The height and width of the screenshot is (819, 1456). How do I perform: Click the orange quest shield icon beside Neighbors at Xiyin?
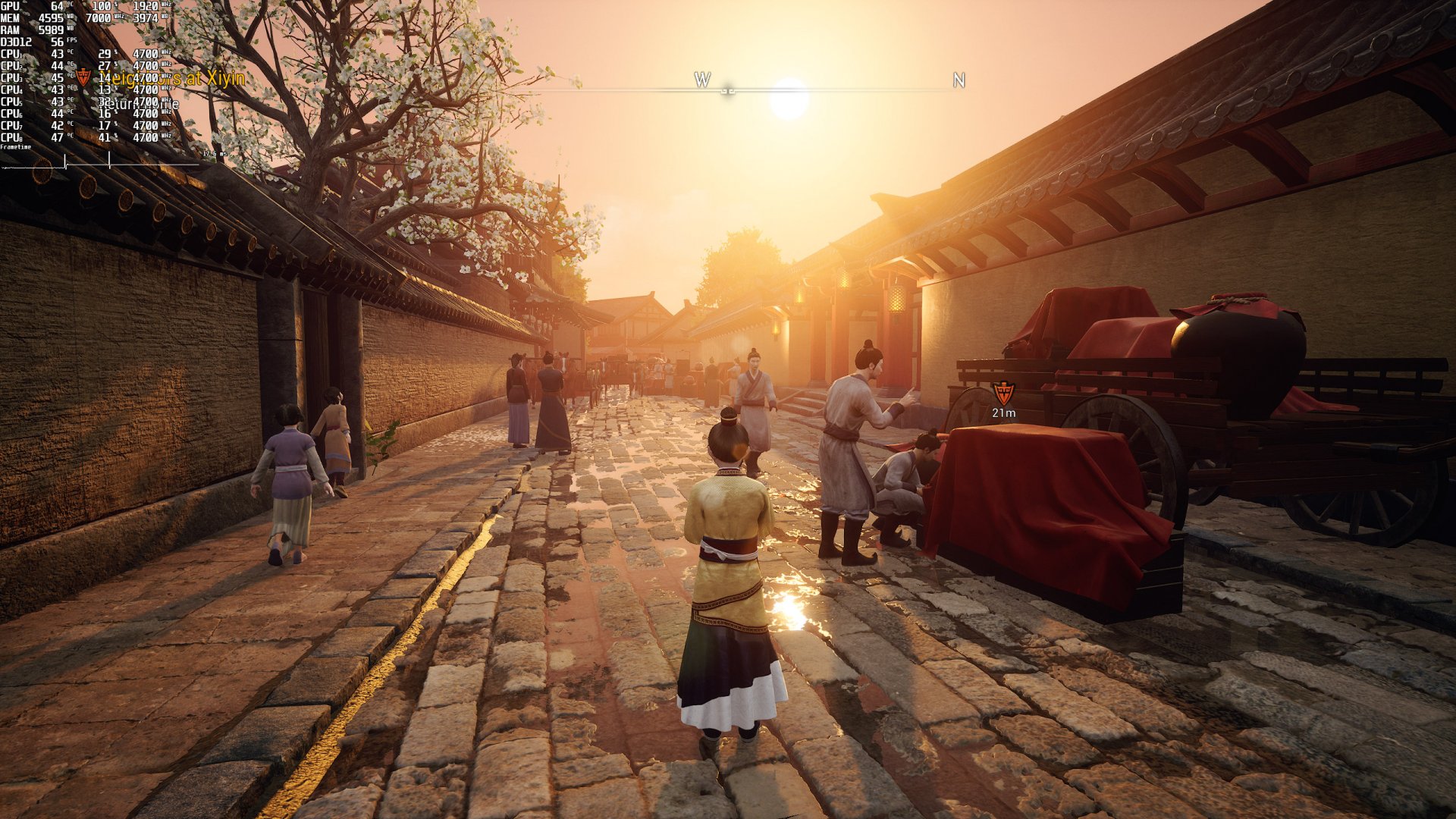(x=83, y=77)
